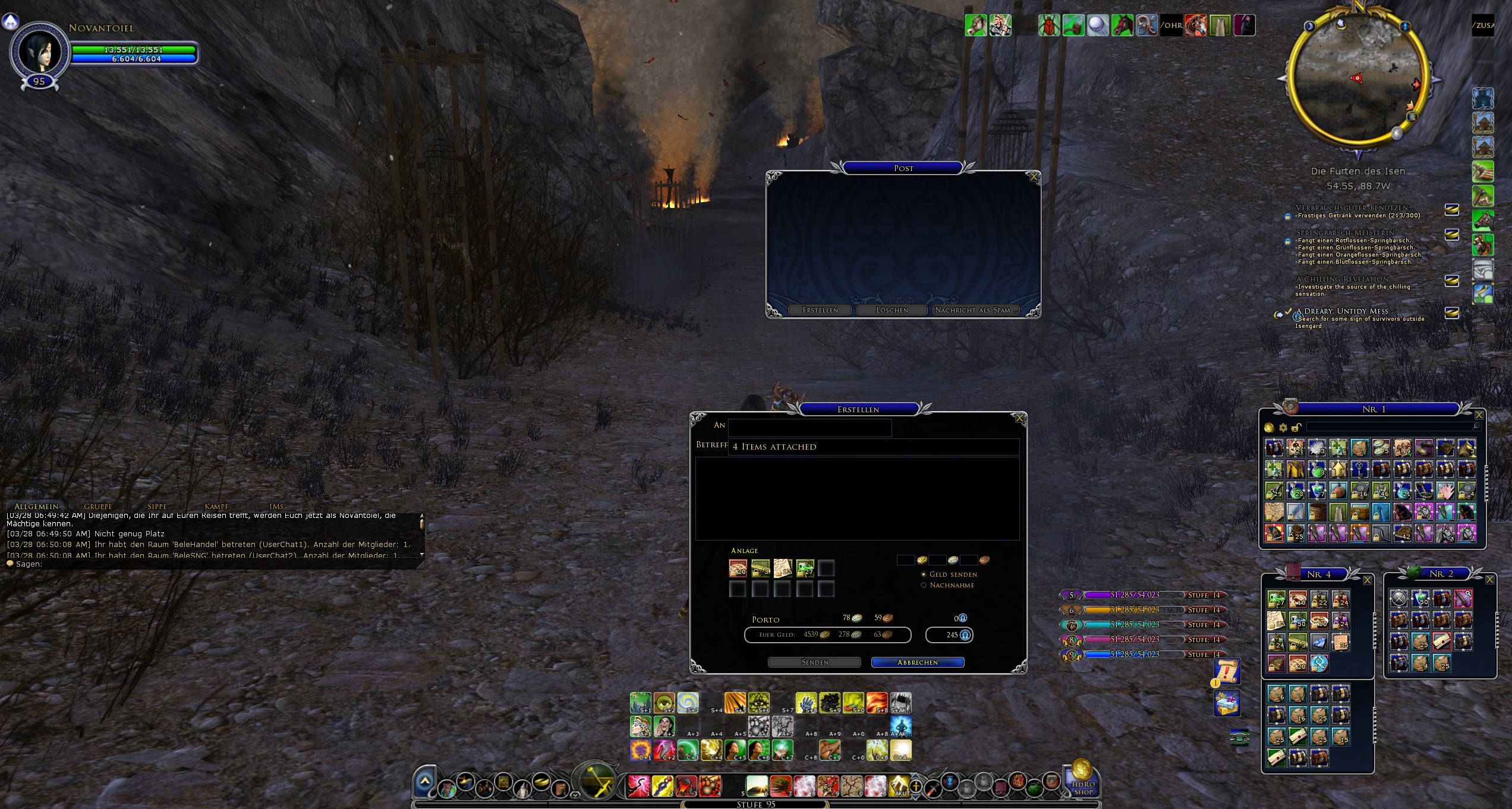Mark message with Nachricht als Spam button
The width and height of the screenshot is (1512, 809).
976,310
